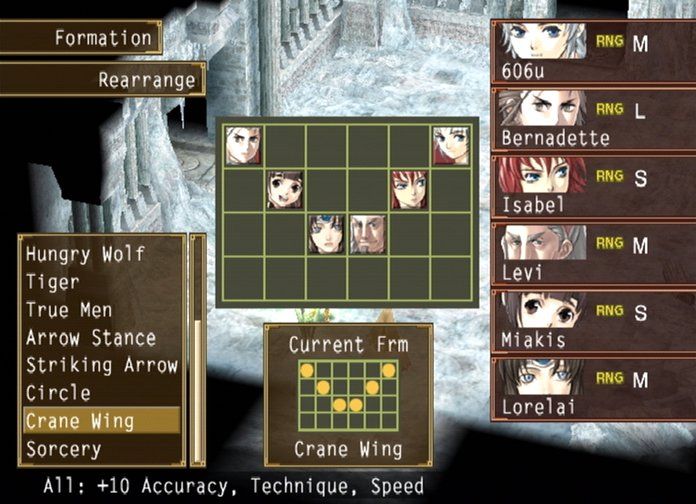
Task: Select Miakis from the party list
Action: [594, 321]
